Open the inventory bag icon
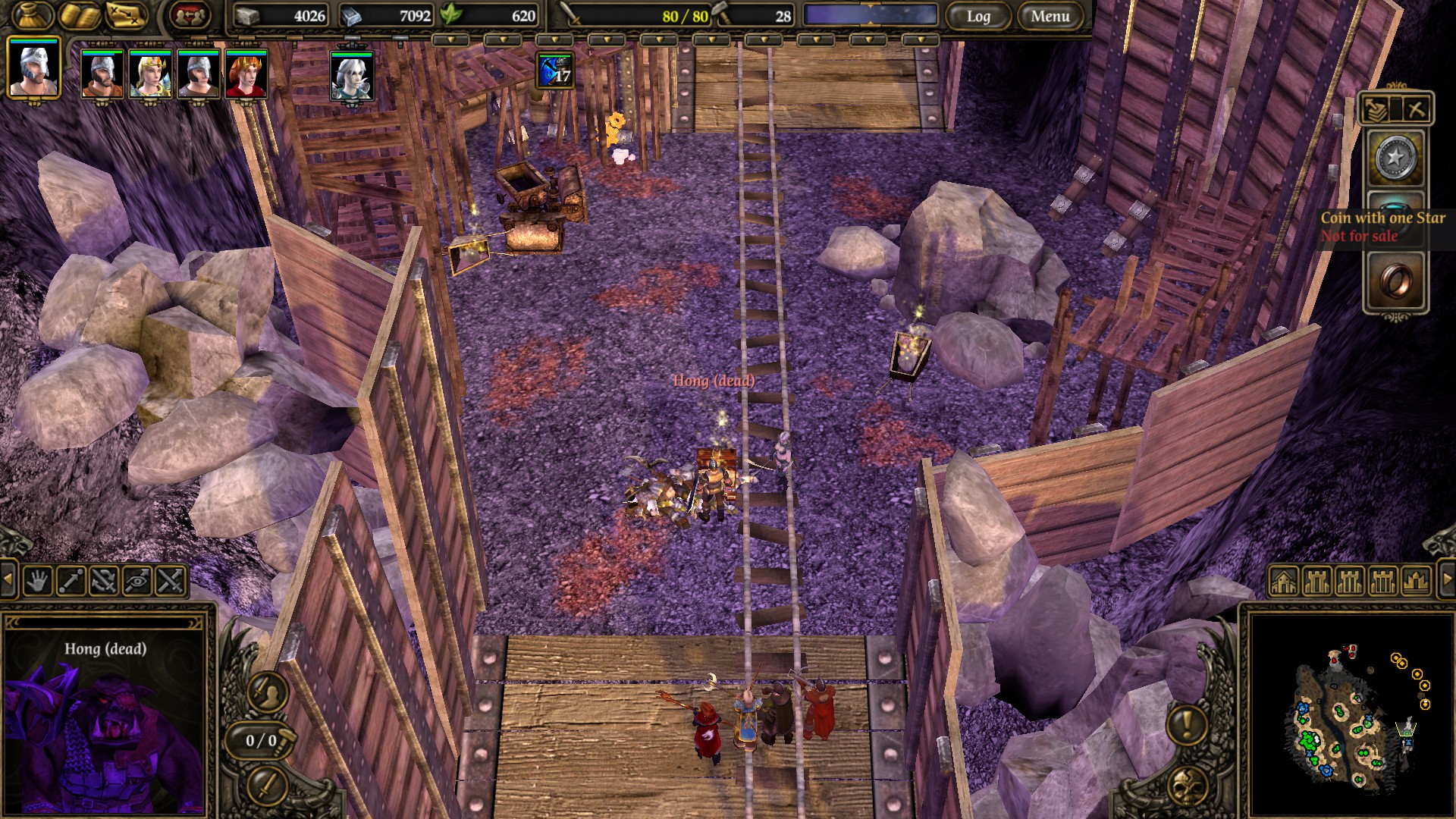This screenshot has width=1456, height=819. (x=33, y=15)
